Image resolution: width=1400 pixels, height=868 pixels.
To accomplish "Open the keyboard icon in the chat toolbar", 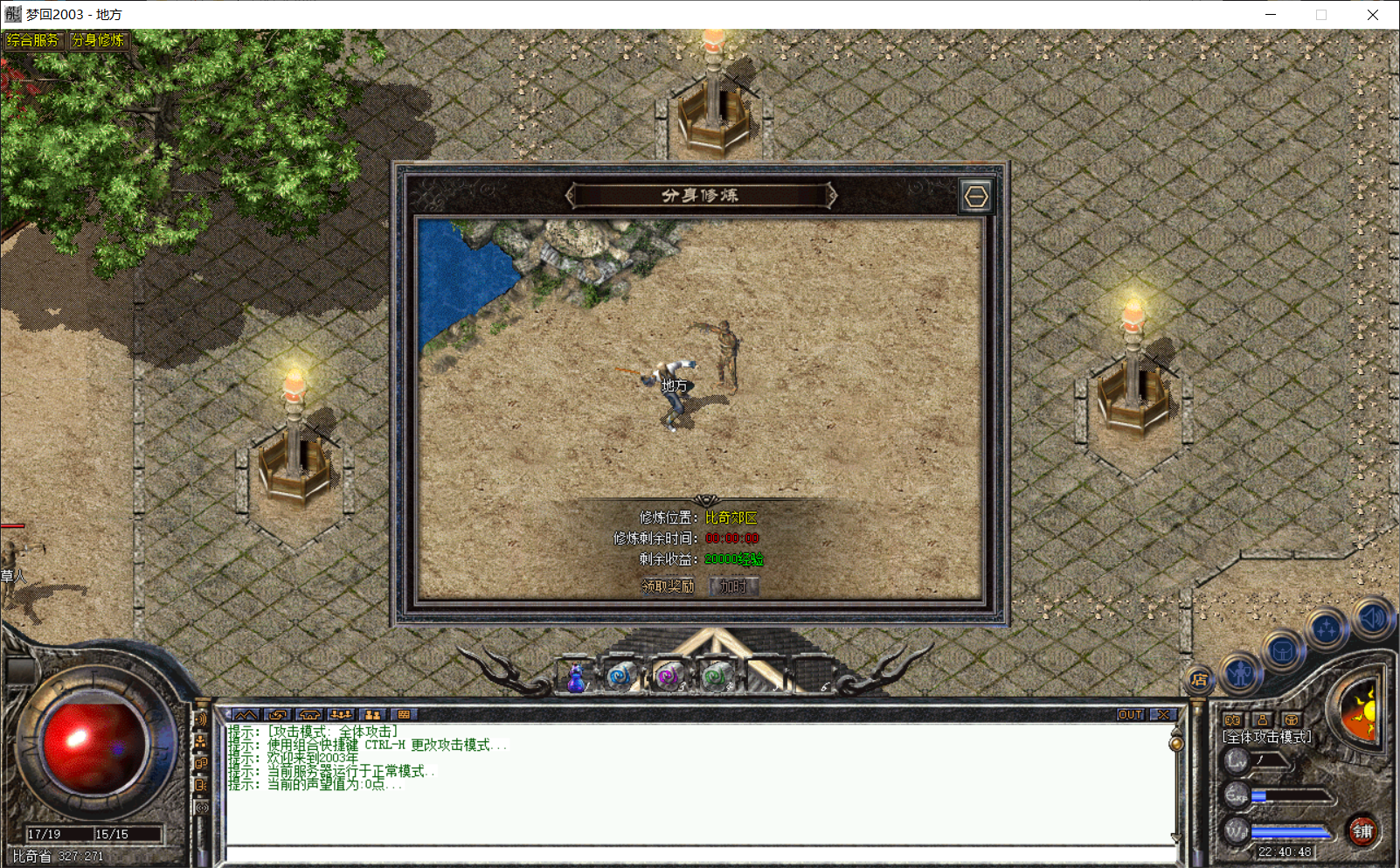I will click(403, 714).
